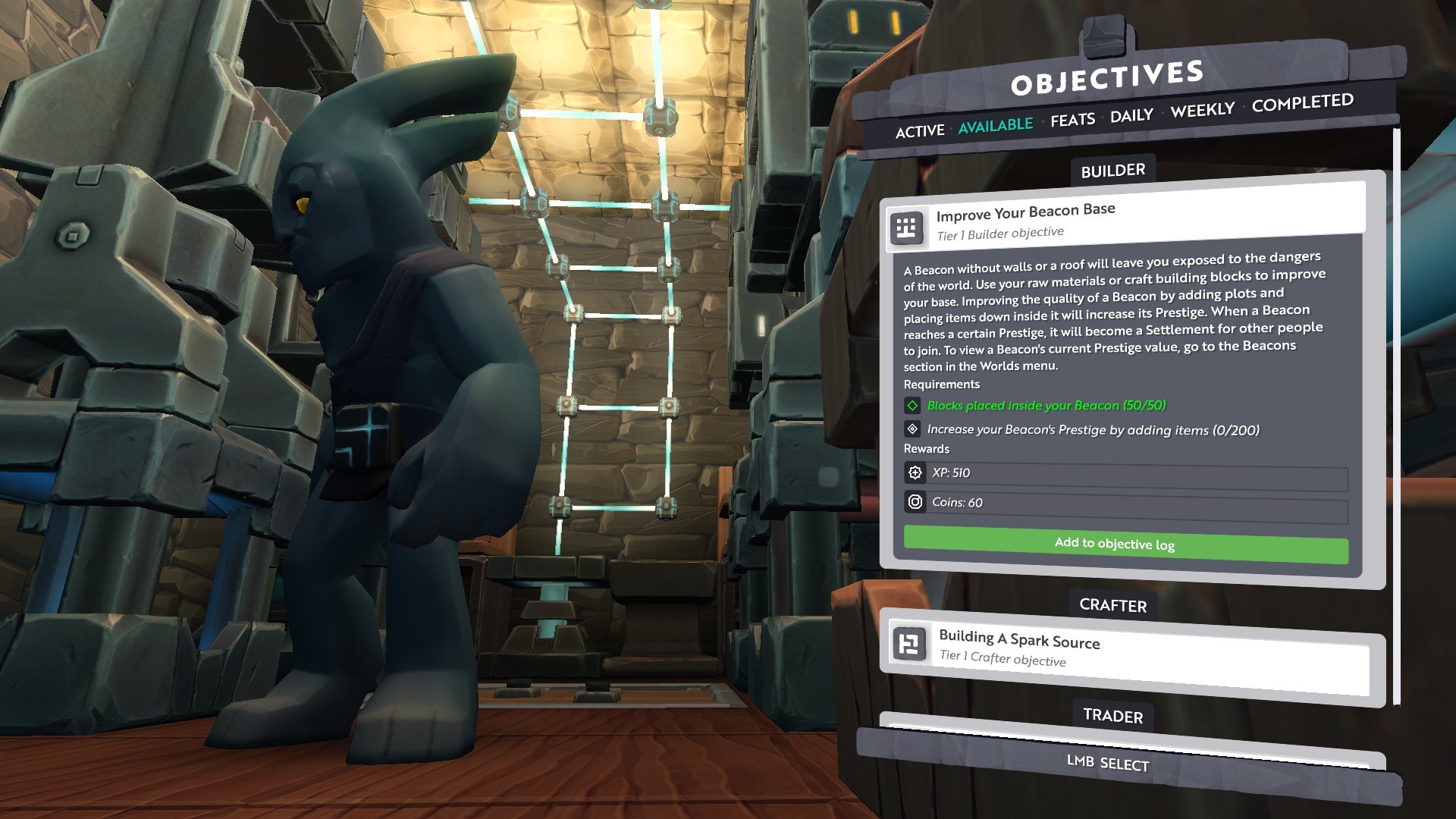Show the Daily objectives tab
Screen dimensions: 1456x819
pyautogui.click(x=1131, y=115)
